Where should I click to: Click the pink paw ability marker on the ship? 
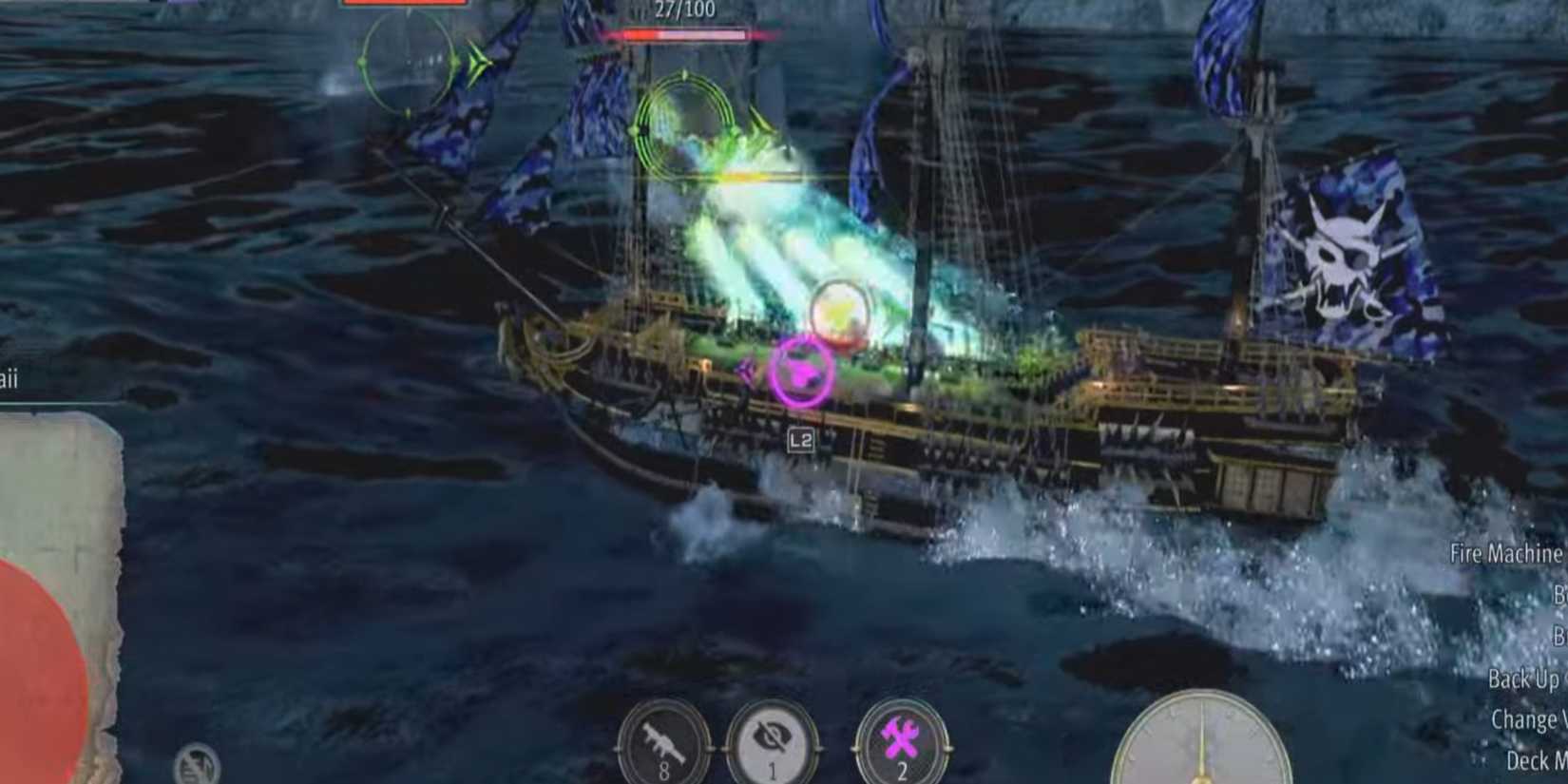click(803, 370)
